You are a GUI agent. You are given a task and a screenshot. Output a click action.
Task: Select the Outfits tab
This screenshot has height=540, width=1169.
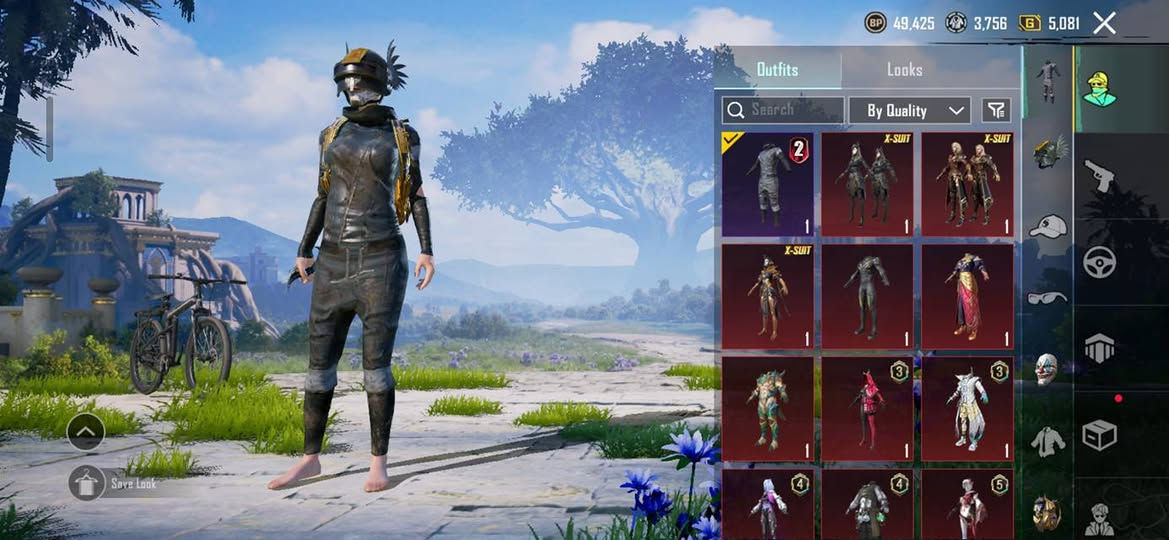pyautogui.click(x=777, y=70)
